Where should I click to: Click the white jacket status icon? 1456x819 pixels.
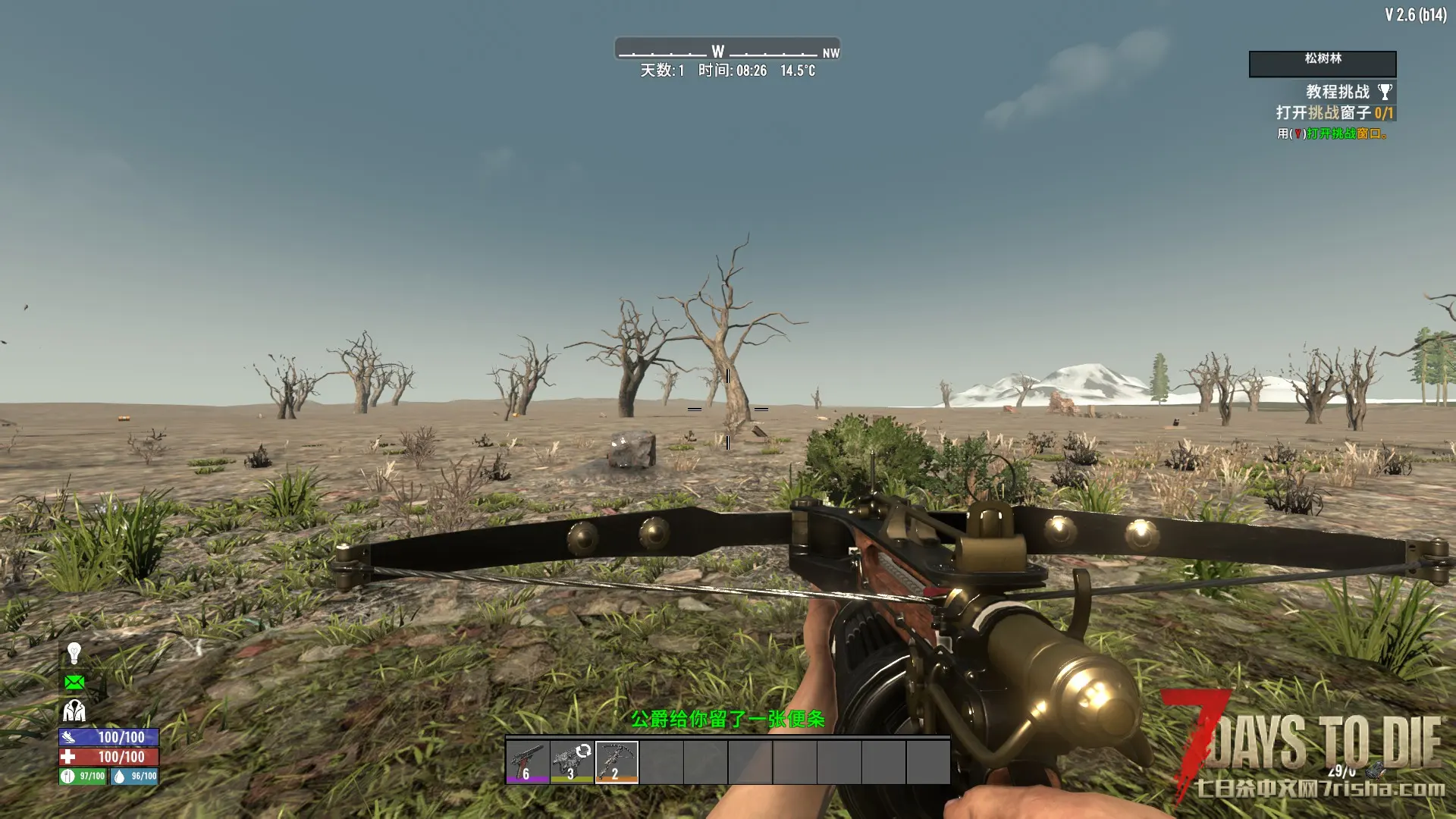[x=74, y=711]
